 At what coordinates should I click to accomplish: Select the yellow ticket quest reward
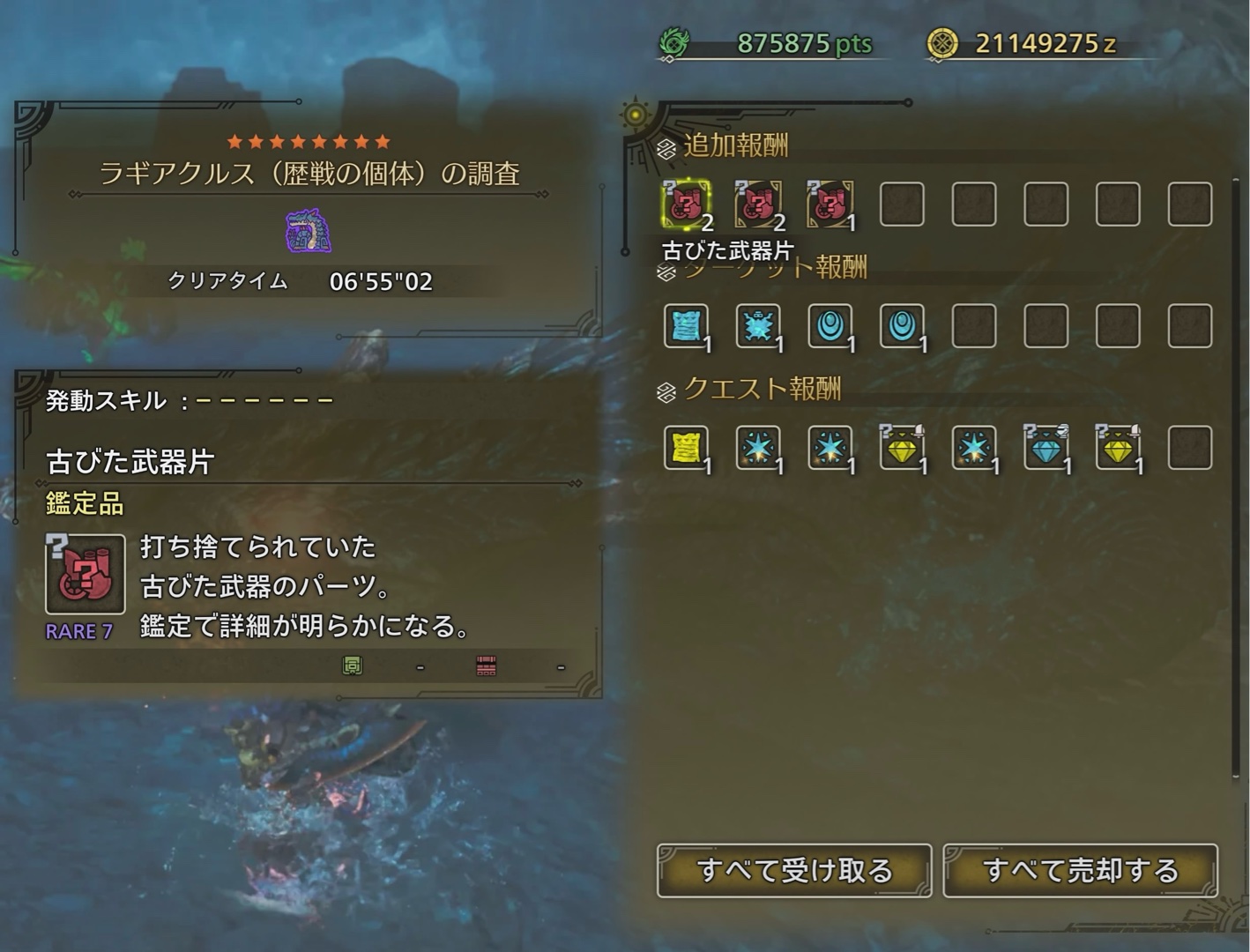(x=686, y=448)
